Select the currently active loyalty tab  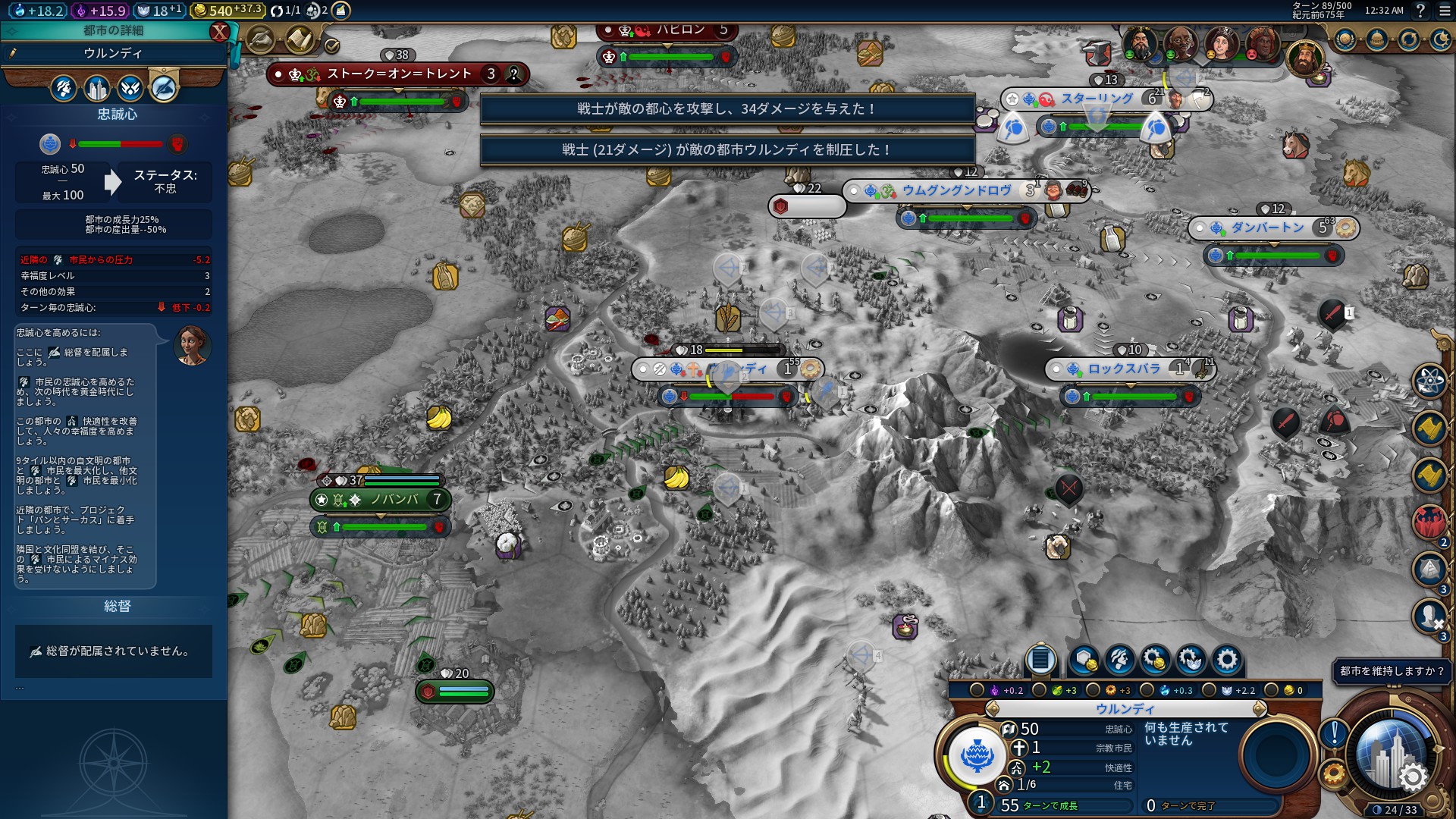pyautogui.click(x=164, y=89)
